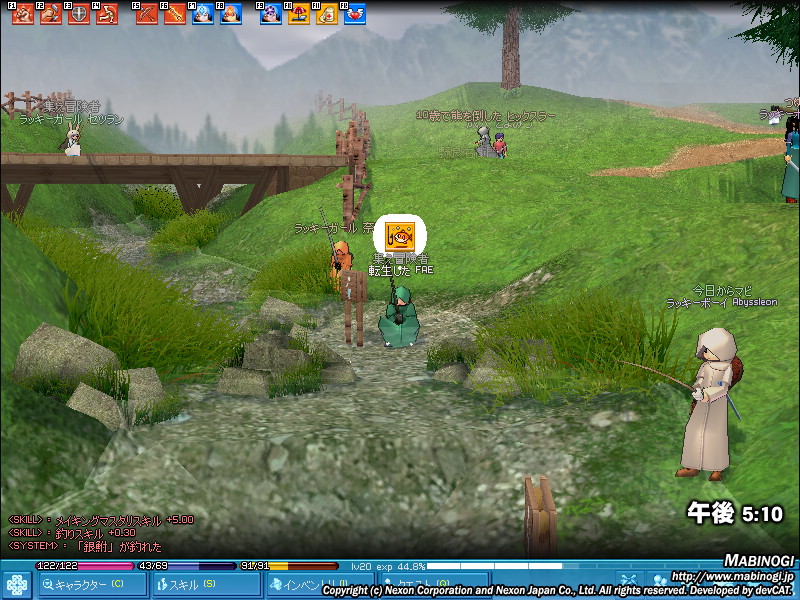
Task: Activate the F12 winged heart skill
Action: point(354,14)
